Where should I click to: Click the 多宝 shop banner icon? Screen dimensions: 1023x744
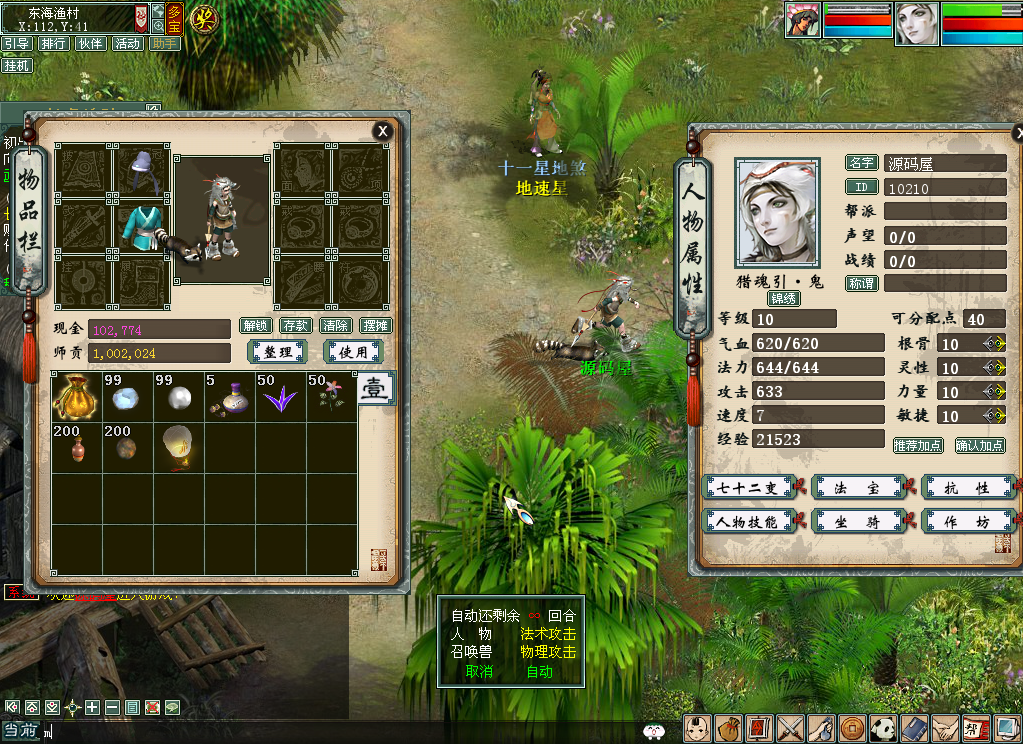pos(174,20)
